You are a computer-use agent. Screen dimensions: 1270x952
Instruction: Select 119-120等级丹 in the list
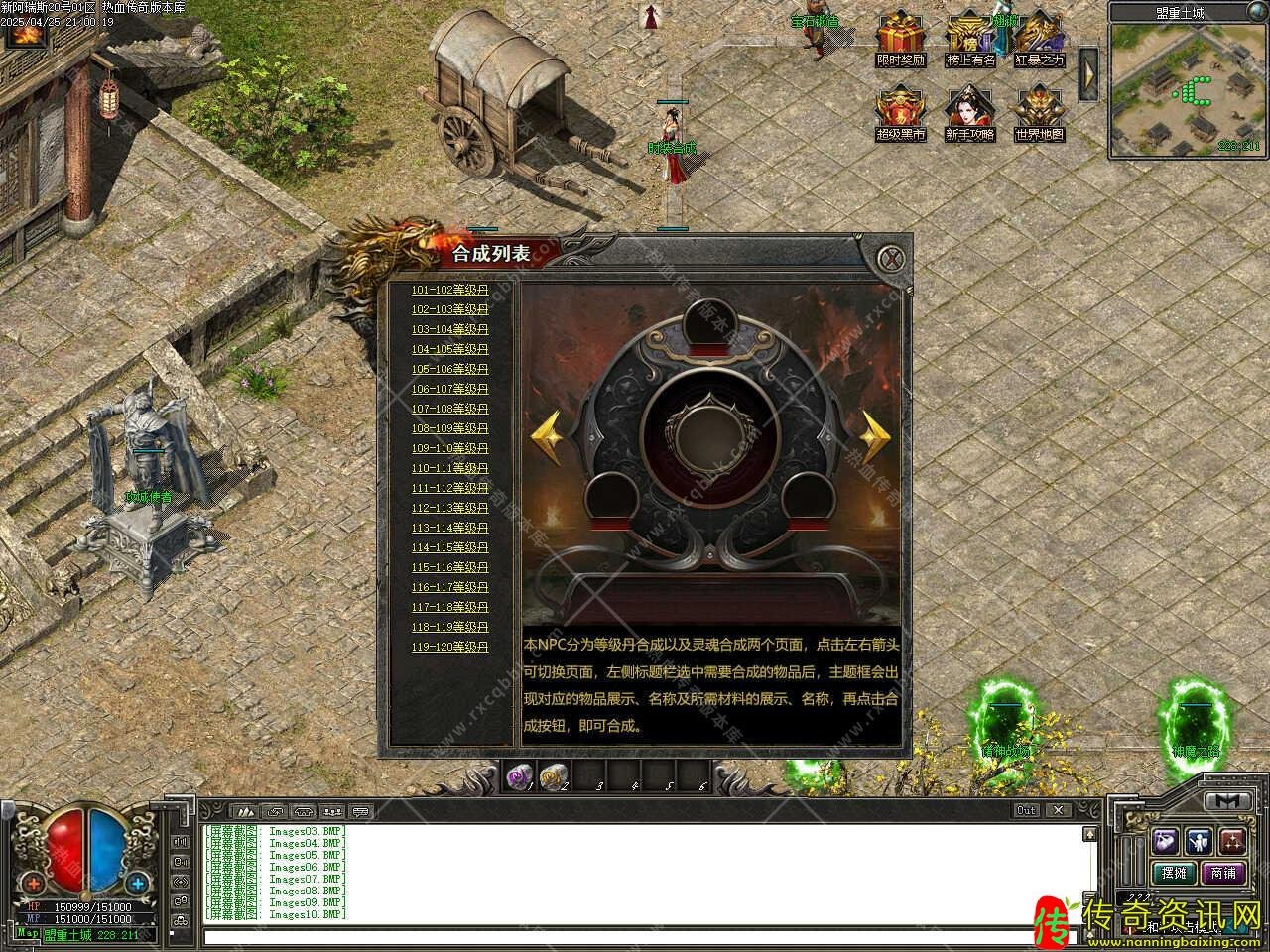click(450, 647)
